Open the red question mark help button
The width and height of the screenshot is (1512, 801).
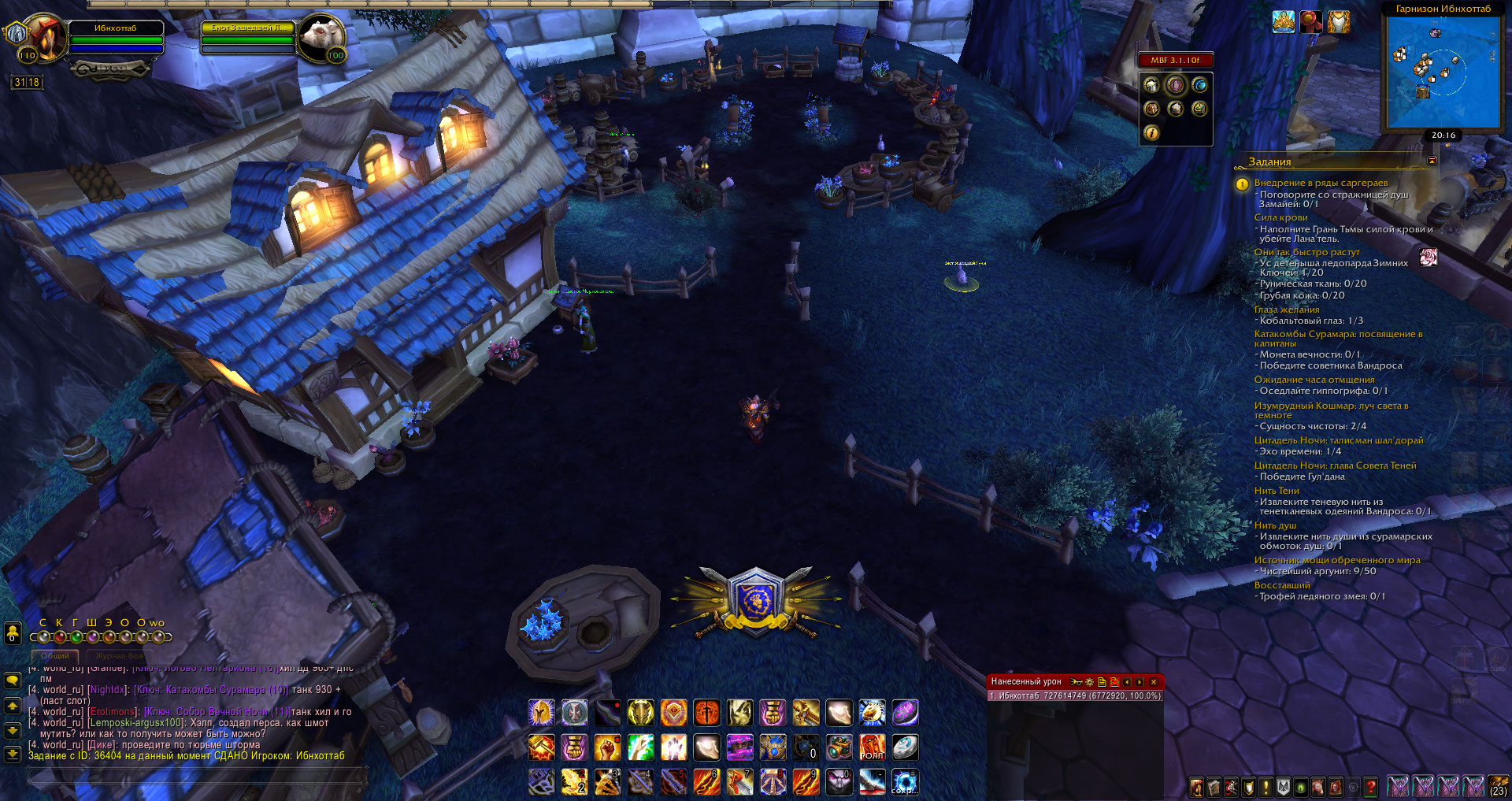click(x=1371, y=786)
